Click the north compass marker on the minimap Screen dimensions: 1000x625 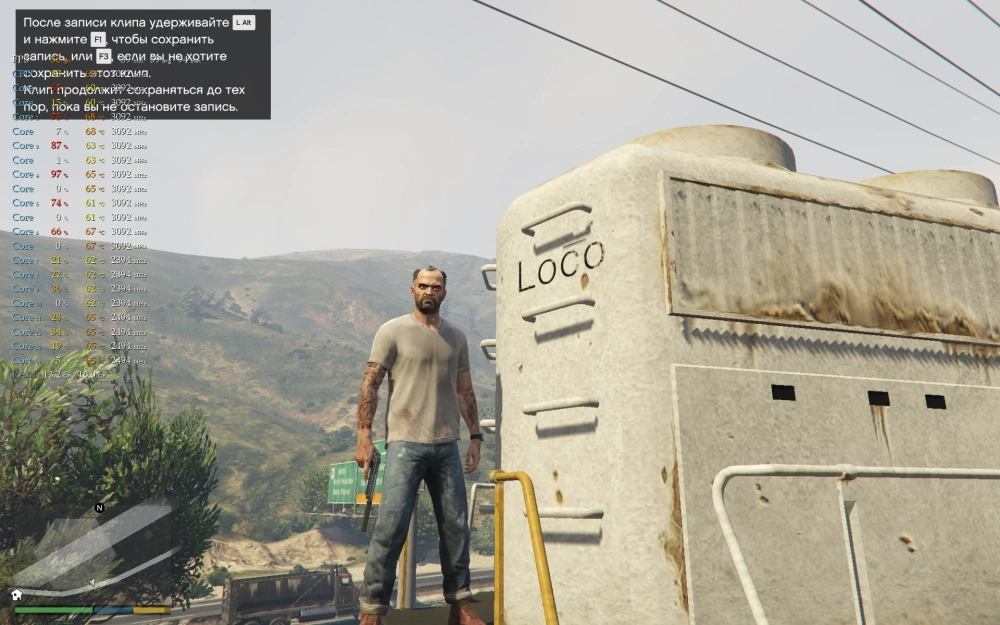pyautogui.click(x=99, y=508)
